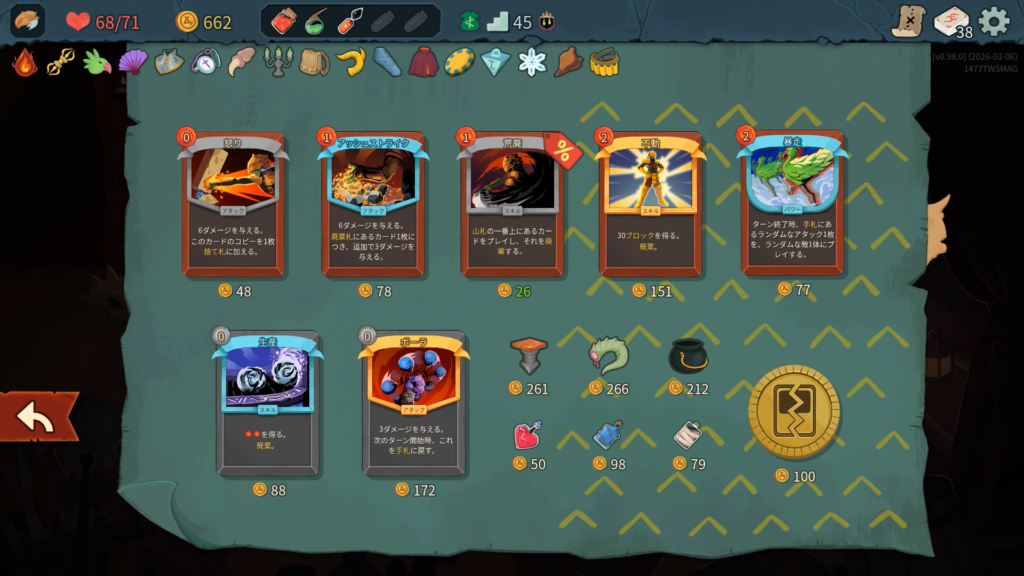Buy the 怒り attack card for 48 gold
Screen dimensions: 1024x576
pos(233,205)
